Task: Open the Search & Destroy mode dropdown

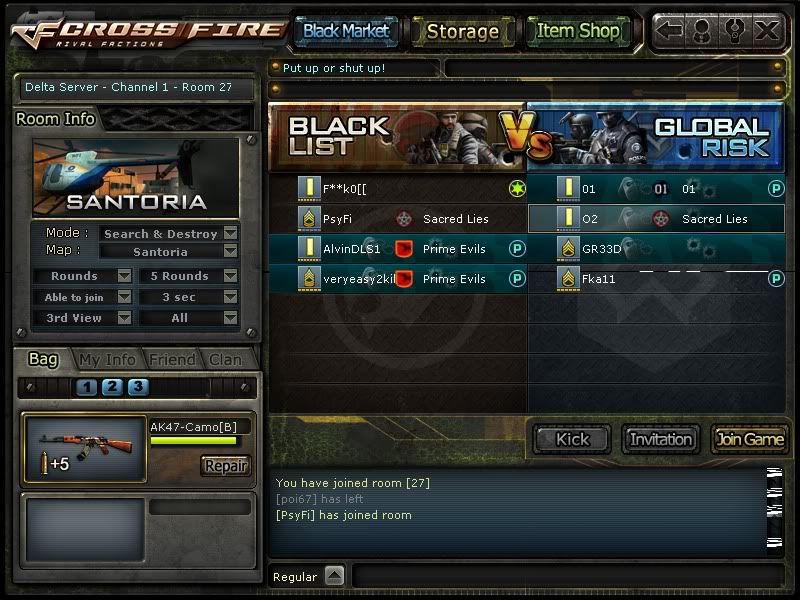Action: [230, 234]
